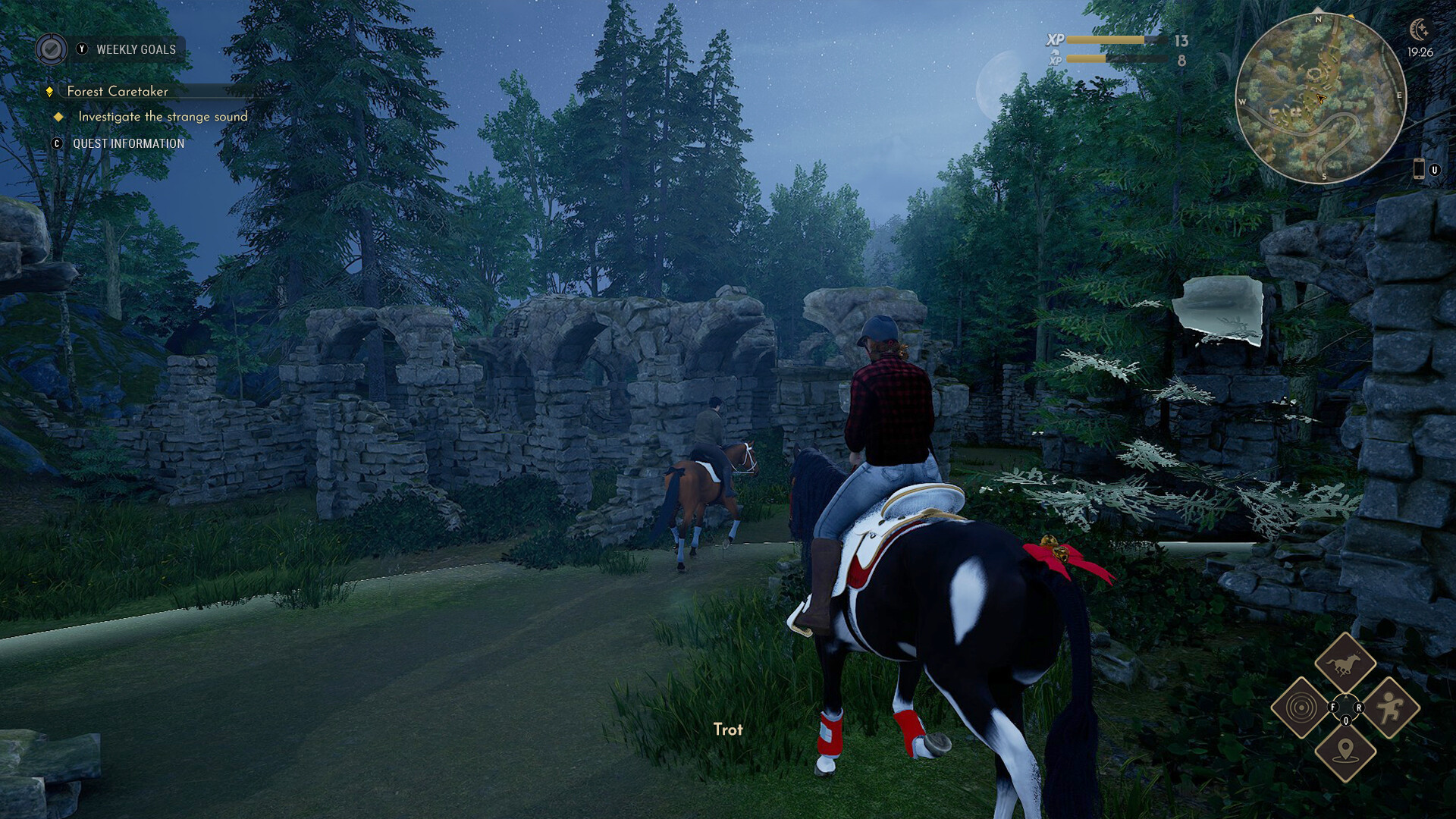Open the smartphone icon
1456x819 pixels.
[x=1418, y=169]
